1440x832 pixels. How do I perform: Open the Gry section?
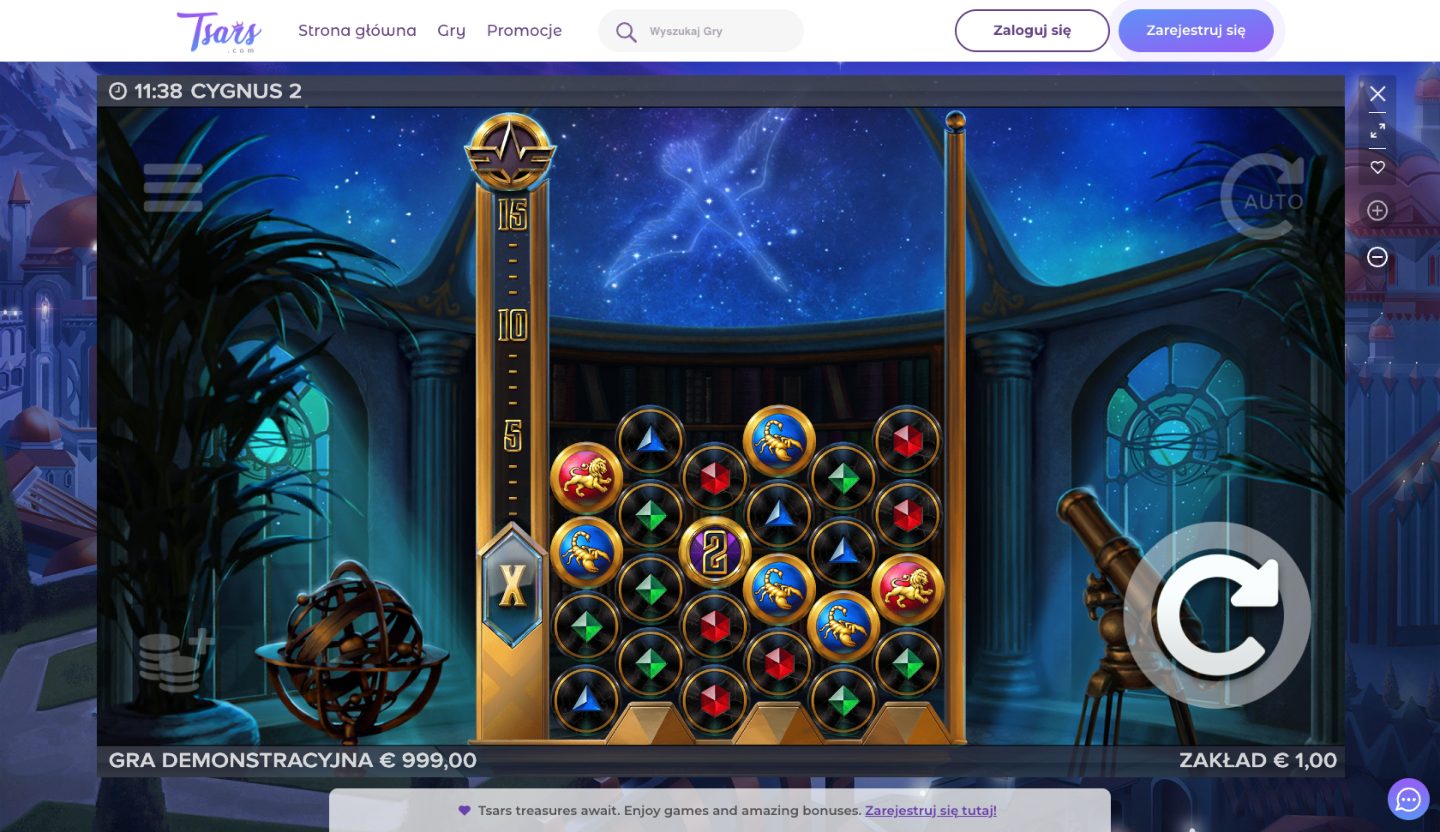point(451,30)
